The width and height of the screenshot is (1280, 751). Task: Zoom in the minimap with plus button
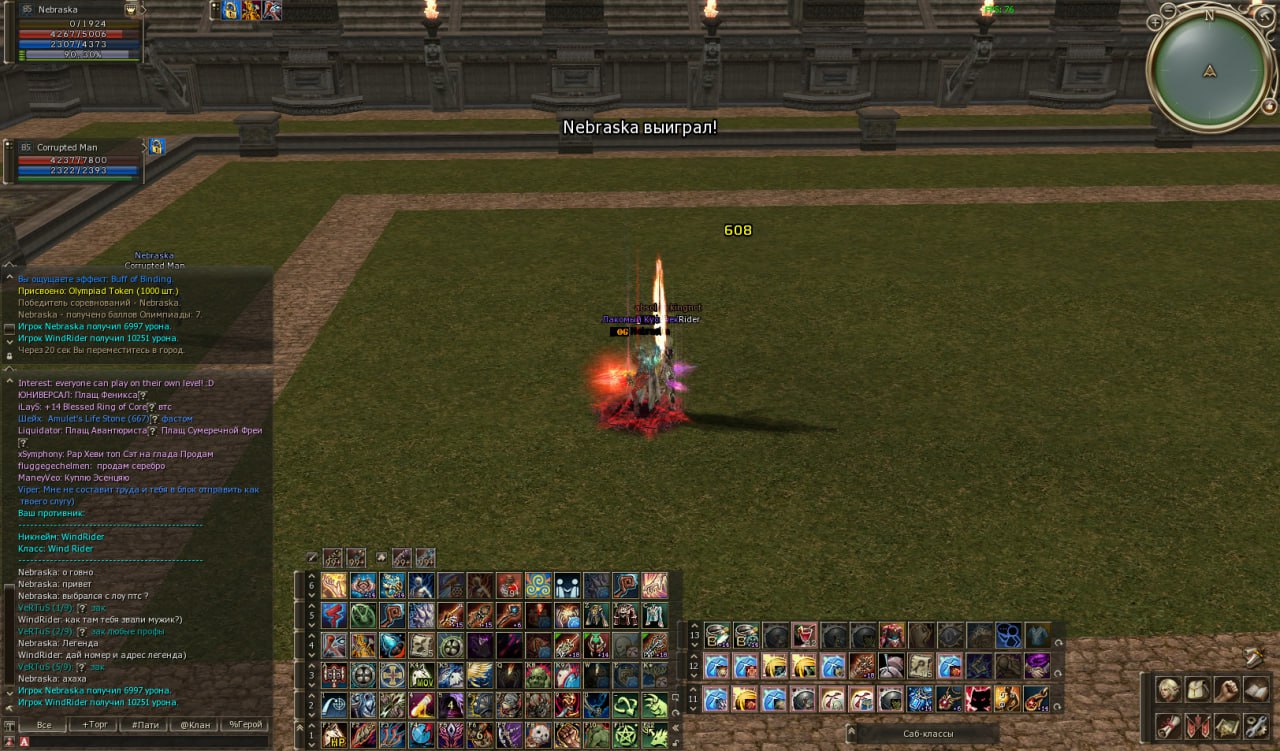click(x=1155, y=21)
